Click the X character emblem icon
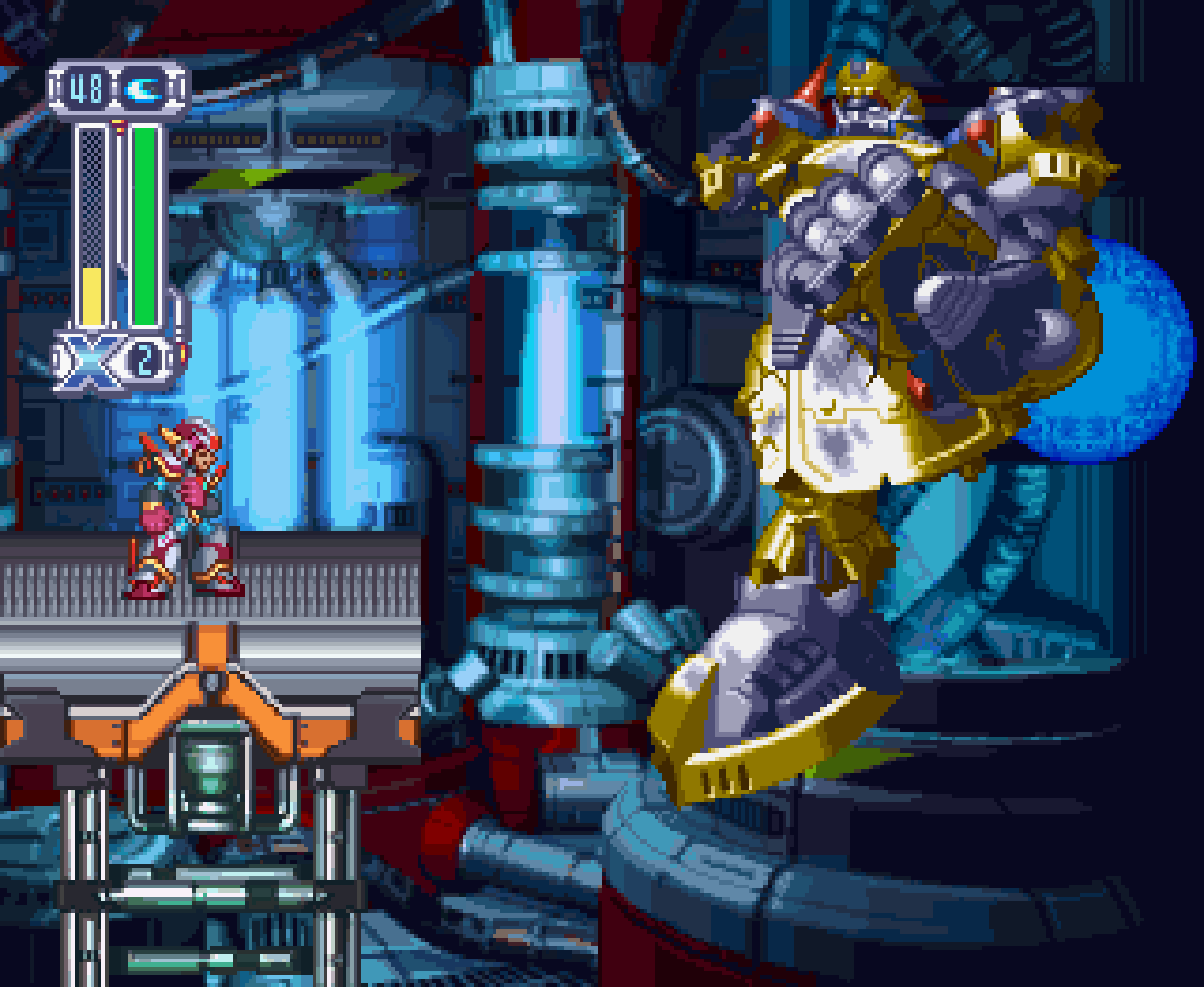The width and height of the screenshot is (1204, 987). coord(89,362)
